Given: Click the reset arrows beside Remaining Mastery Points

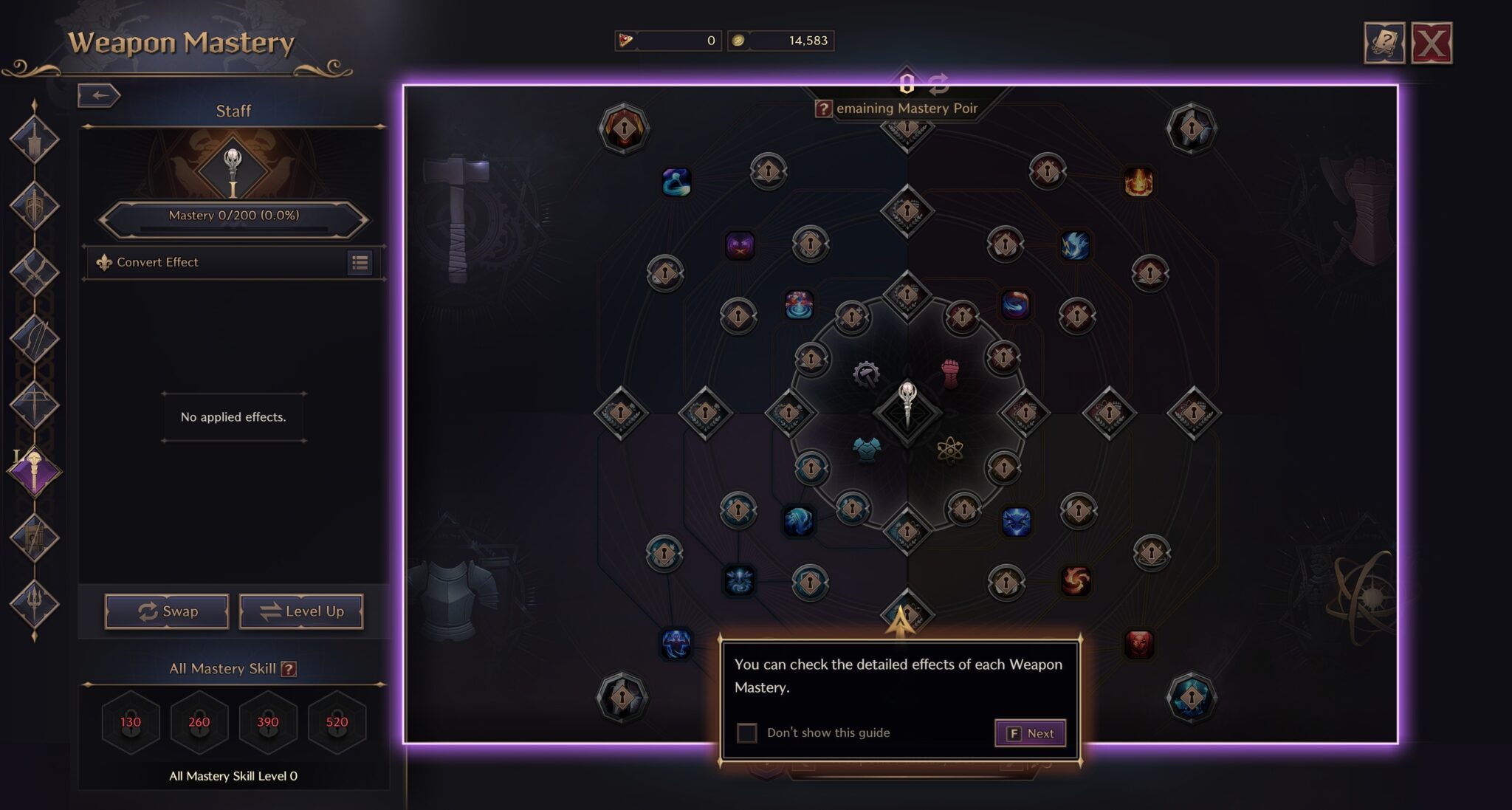Looking at the screenshot, I should pyautogui.click(x=938, y=83).
